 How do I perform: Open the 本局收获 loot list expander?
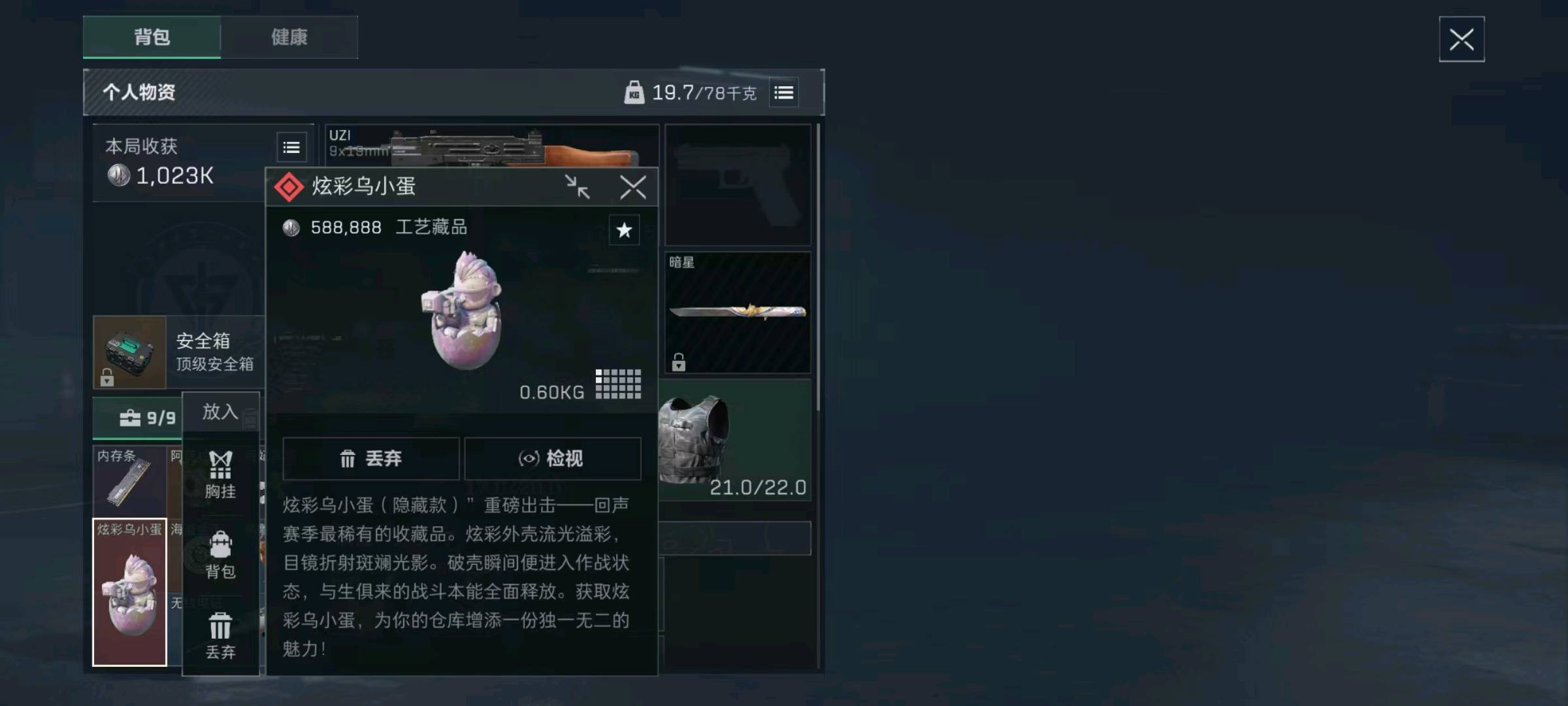point(290,147)
